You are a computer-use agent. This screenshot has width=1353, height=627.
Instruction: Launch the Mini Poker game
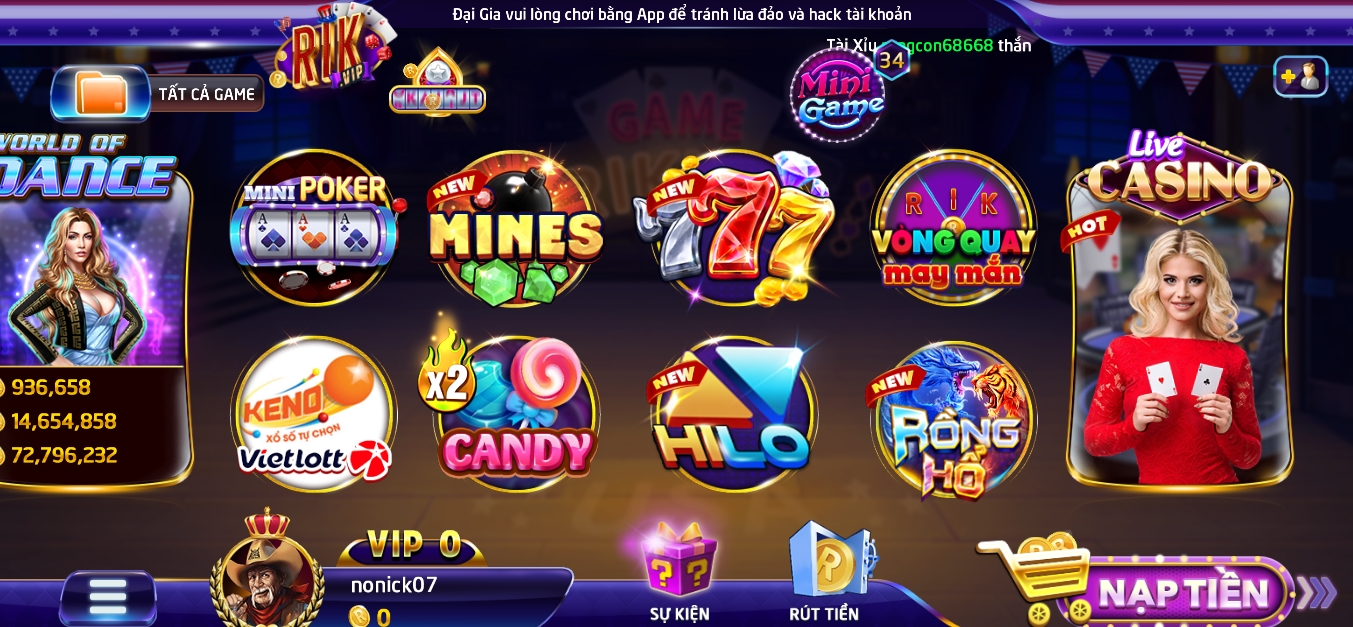click(x=314, y=227)
